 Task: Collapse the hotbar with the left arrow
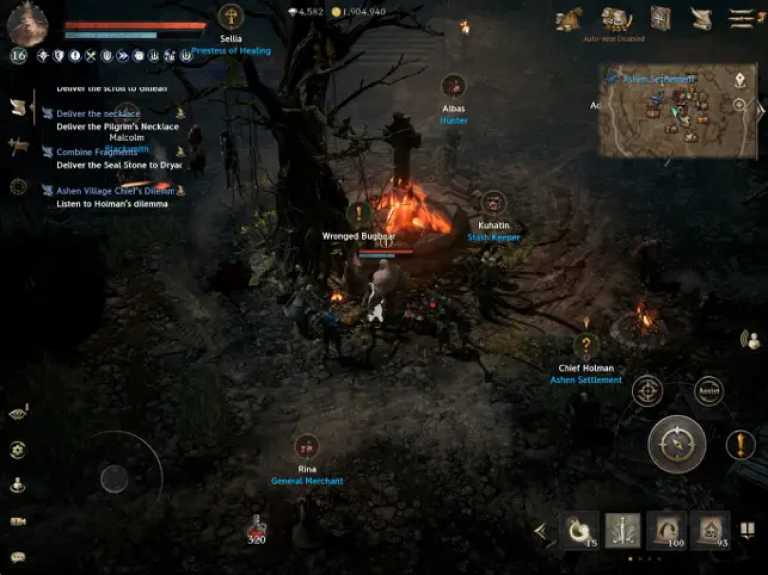(541, 531)
